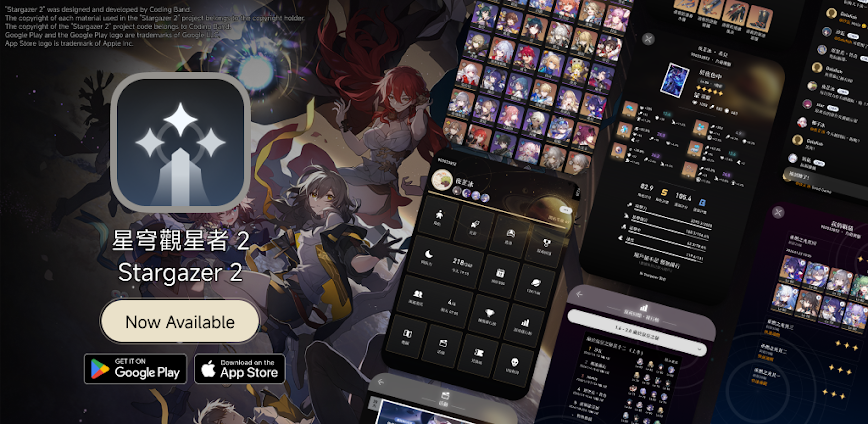
Task: Select the Stargazer 2 app icon
Action: [180, 141]
